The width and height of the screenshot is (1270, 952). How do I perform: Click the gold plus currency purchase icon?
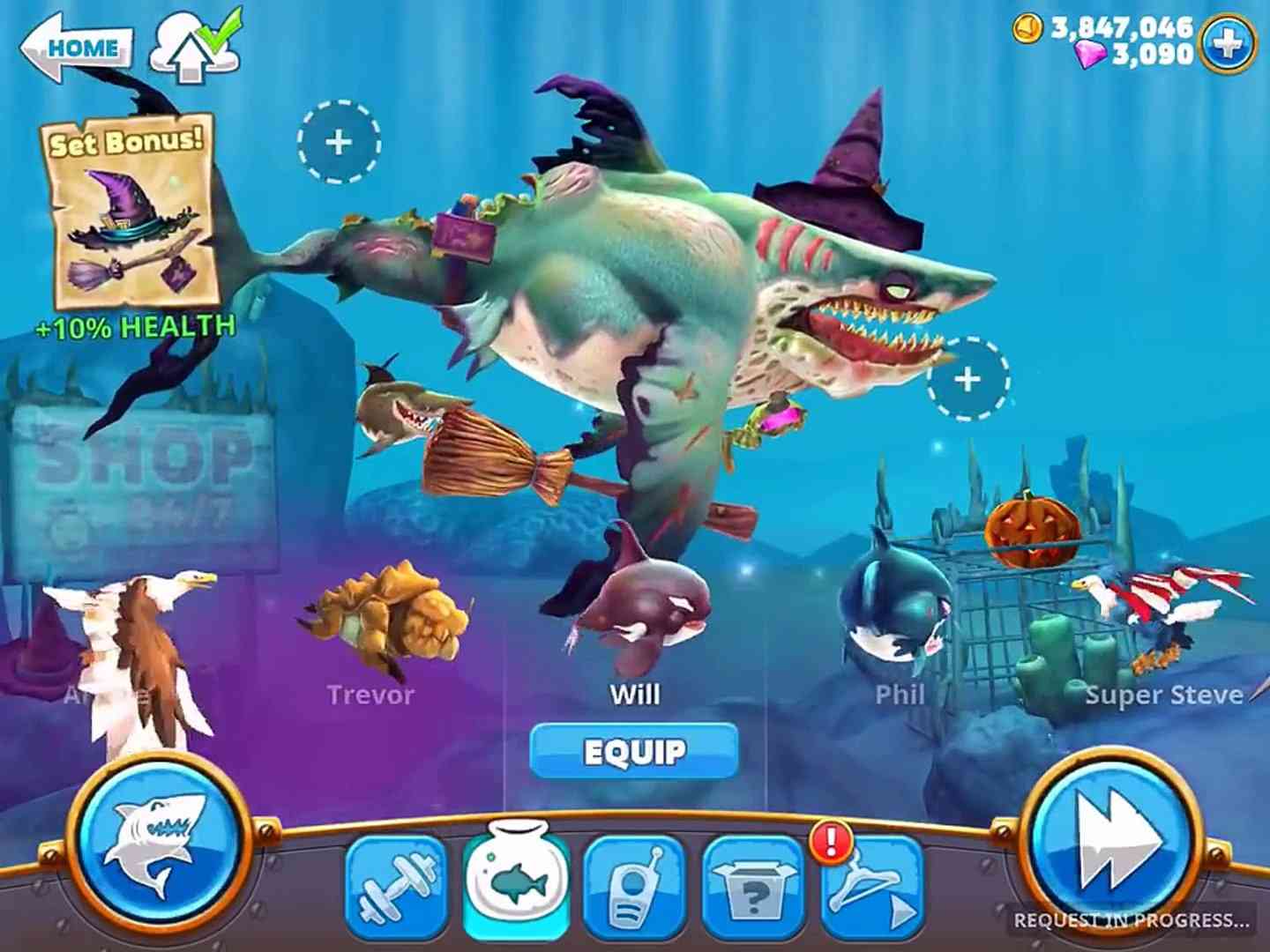[x=1226, y=39]
